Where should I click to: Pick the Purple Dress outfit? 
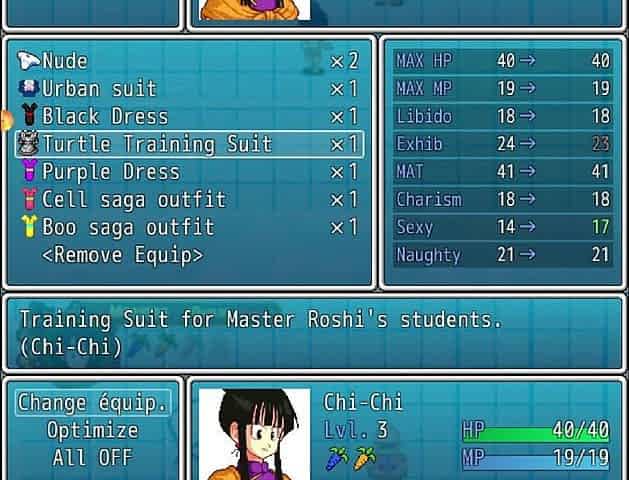[110, 172]
